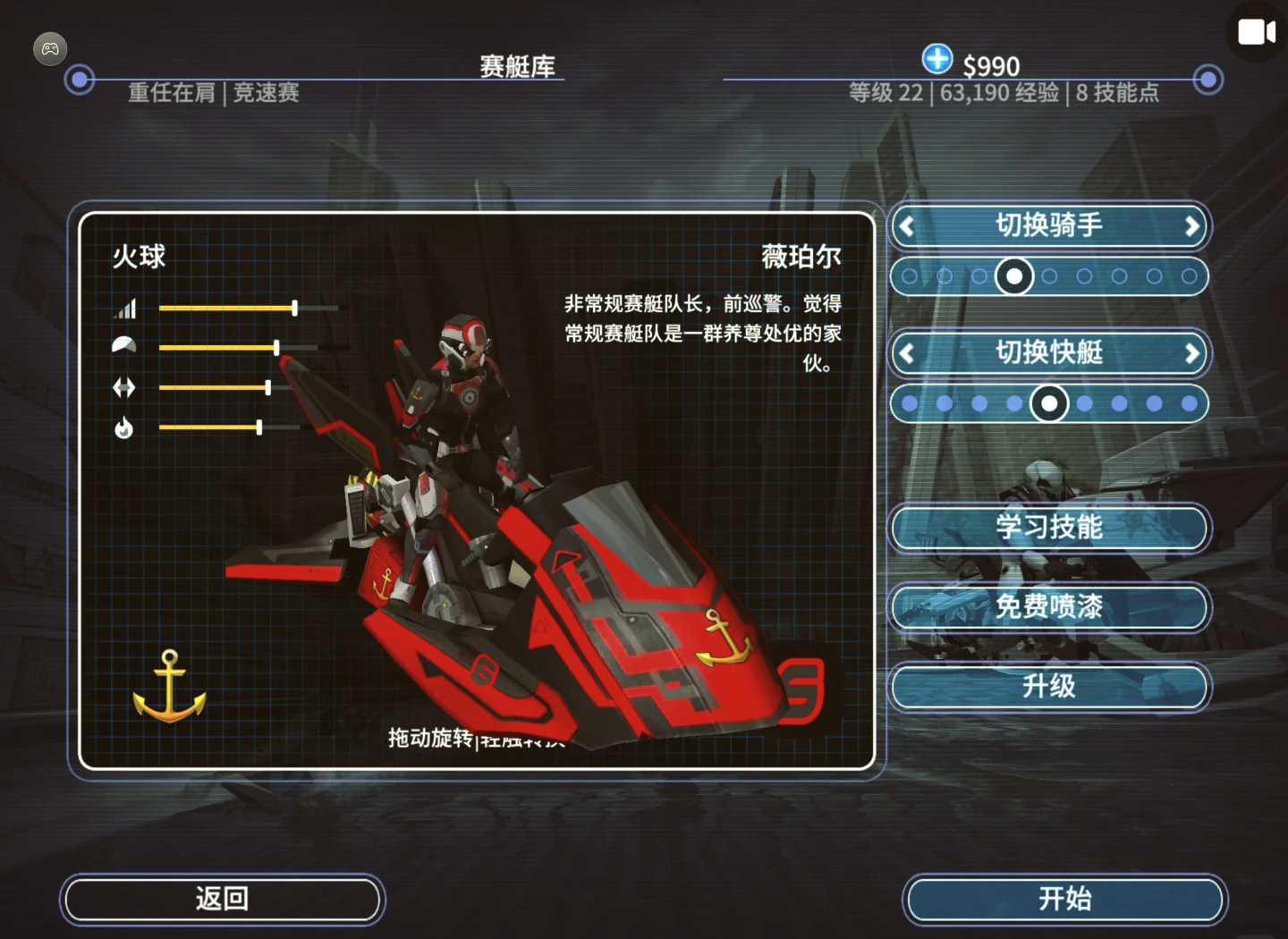Choose the 免费喷漆 free paint option
The image size is (1288, 939).
point(1049,607)
